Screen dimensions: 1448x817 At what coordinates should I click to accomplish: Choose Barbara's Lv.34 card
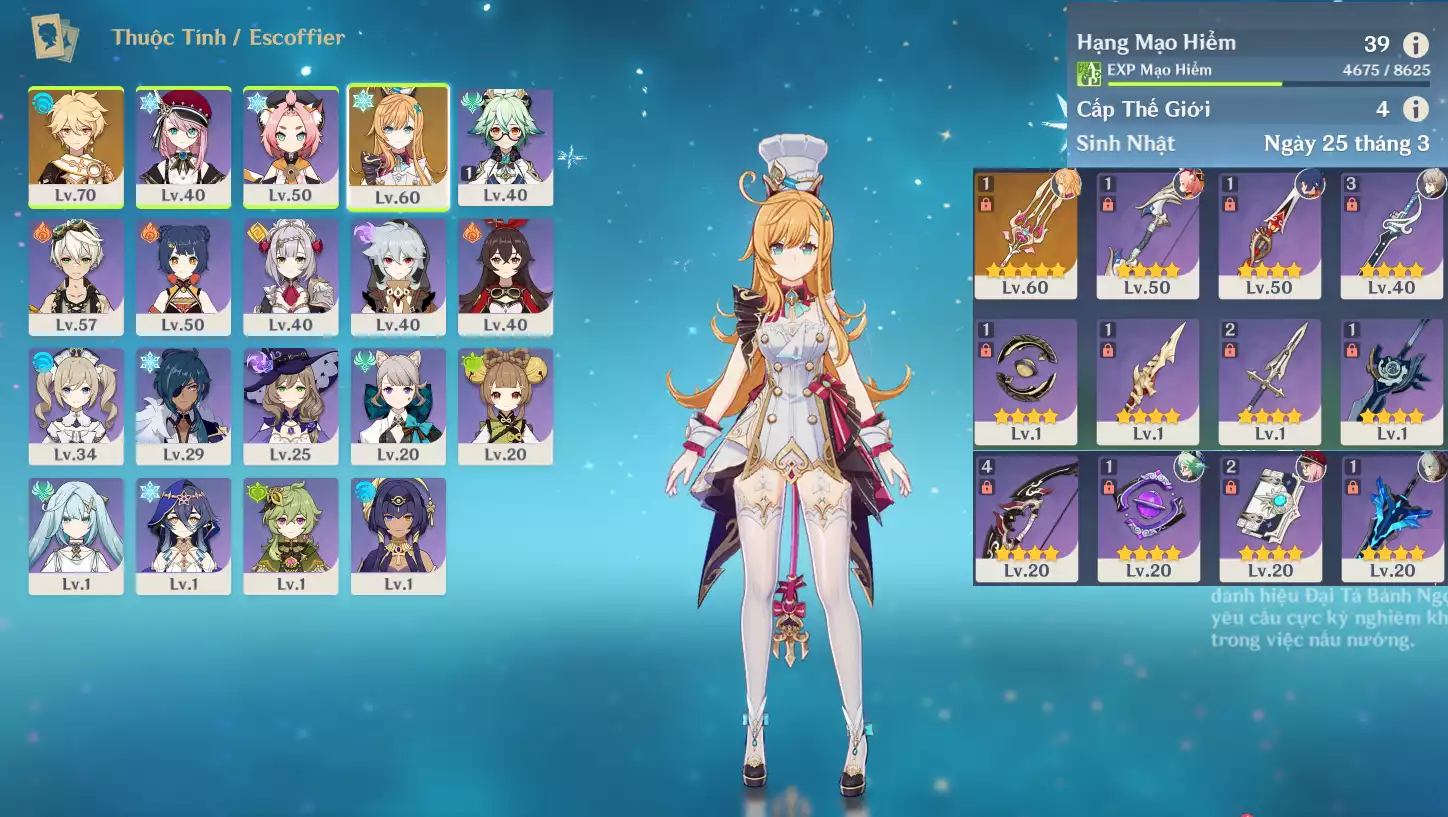76,405
